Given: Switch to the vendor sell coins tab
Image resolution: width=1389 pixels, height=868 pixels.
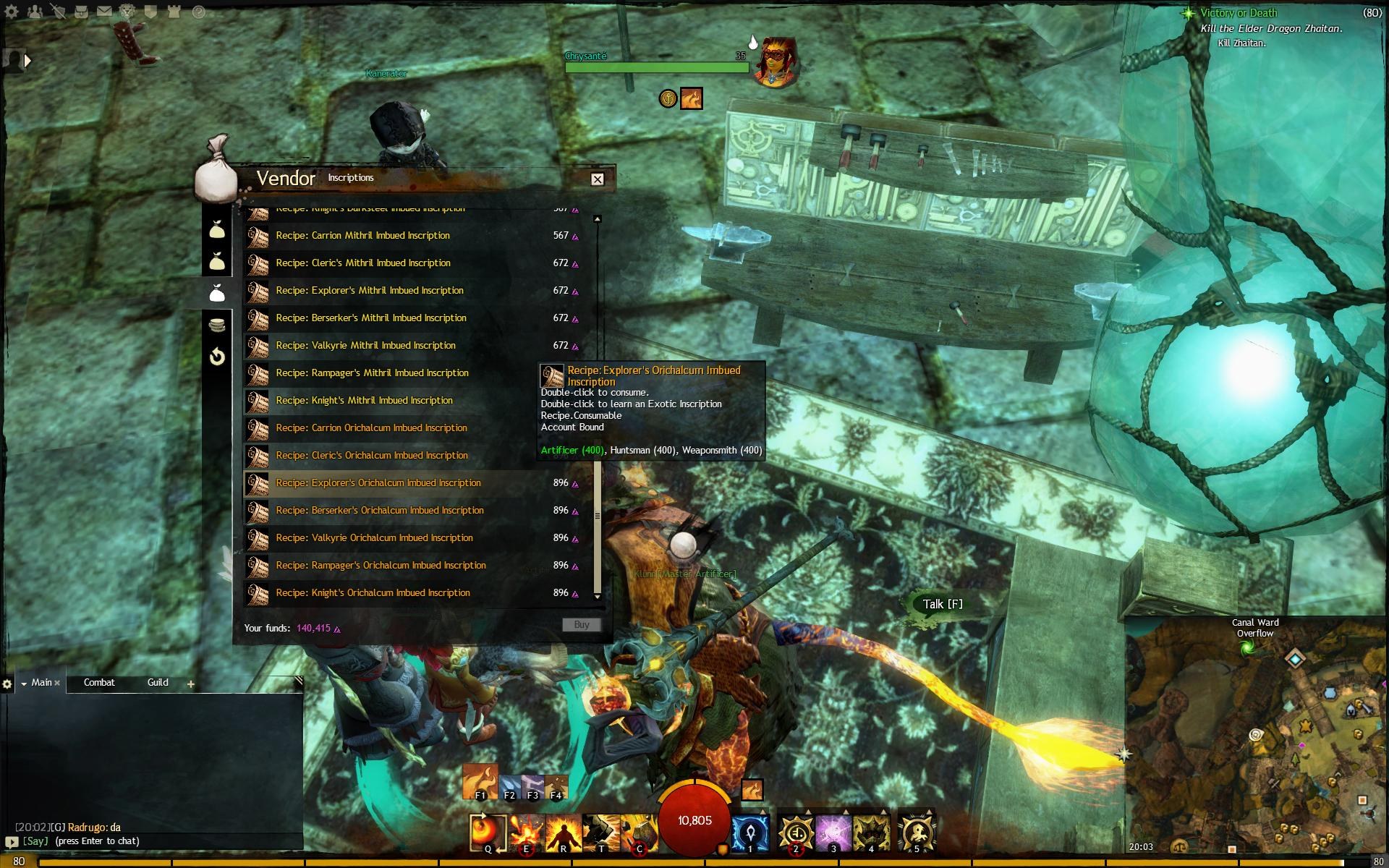Looking at the screenshot, I should coord(217,325).
